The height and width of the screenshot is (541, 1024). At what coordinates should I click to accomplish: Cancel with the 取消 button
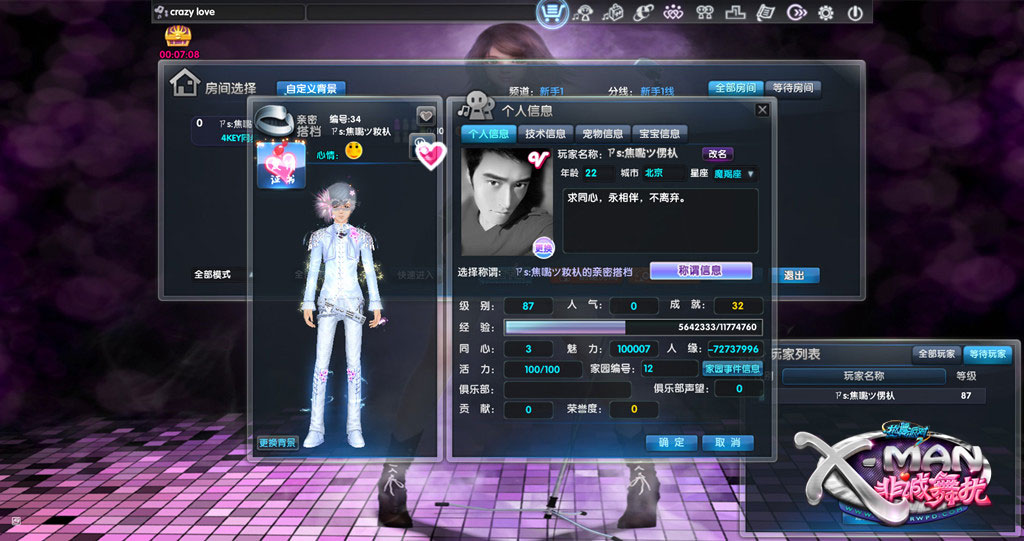coord(727,442)
